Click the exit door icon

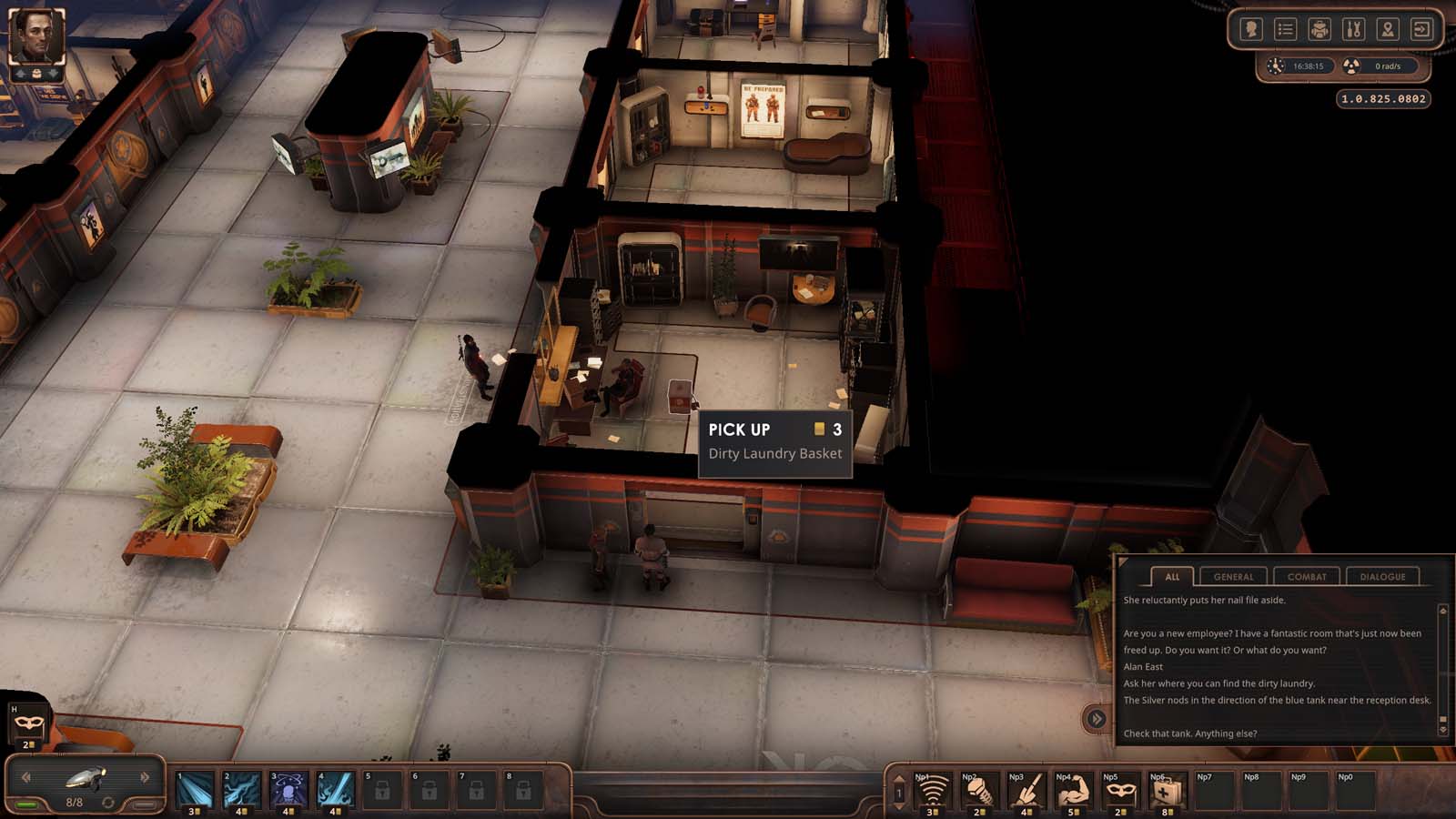tap(1421, 30)
